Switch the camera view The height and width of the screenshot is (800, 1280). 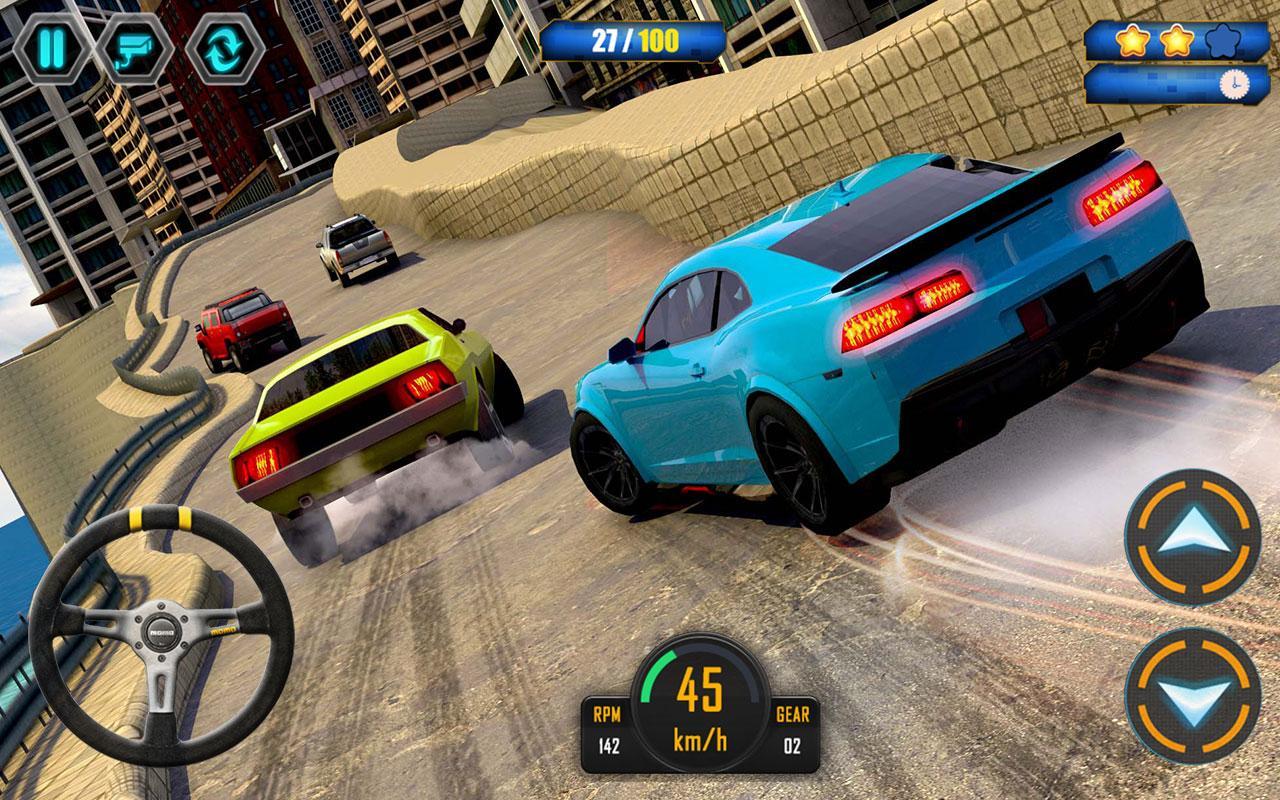coord(136,47)
